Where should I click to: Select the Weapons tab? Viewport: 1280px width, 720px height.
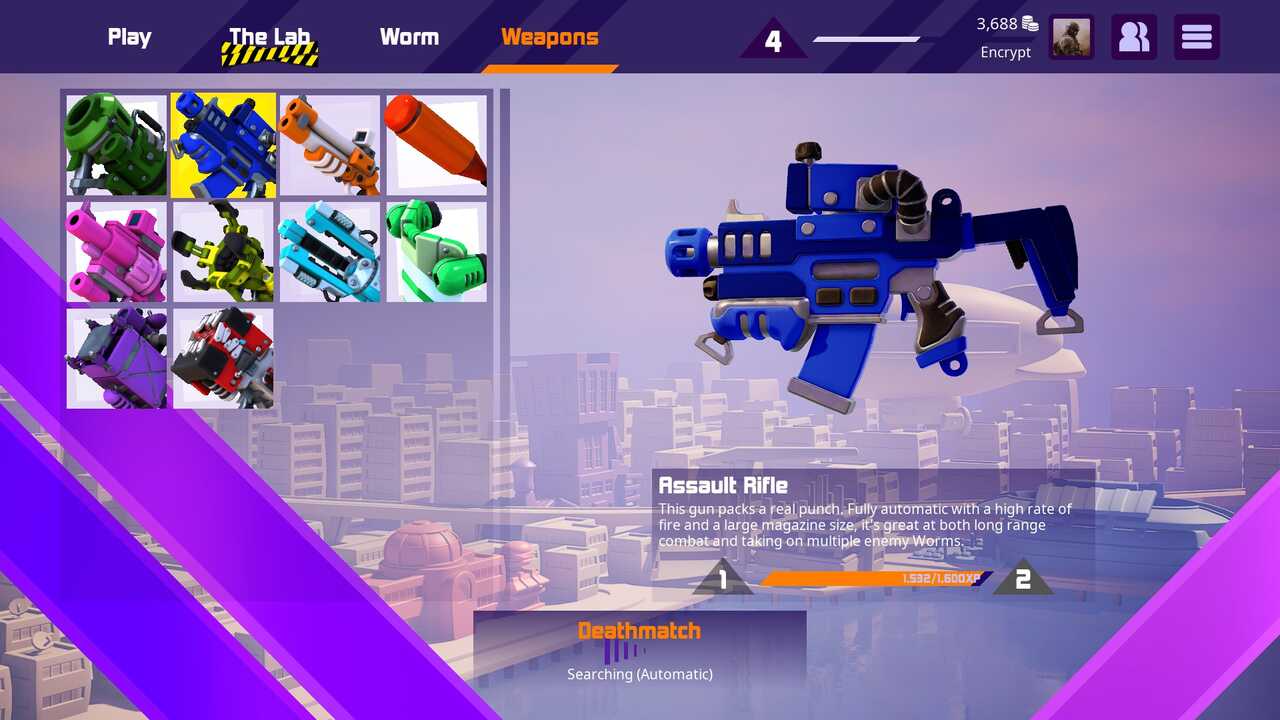click(x=549, y=37)
